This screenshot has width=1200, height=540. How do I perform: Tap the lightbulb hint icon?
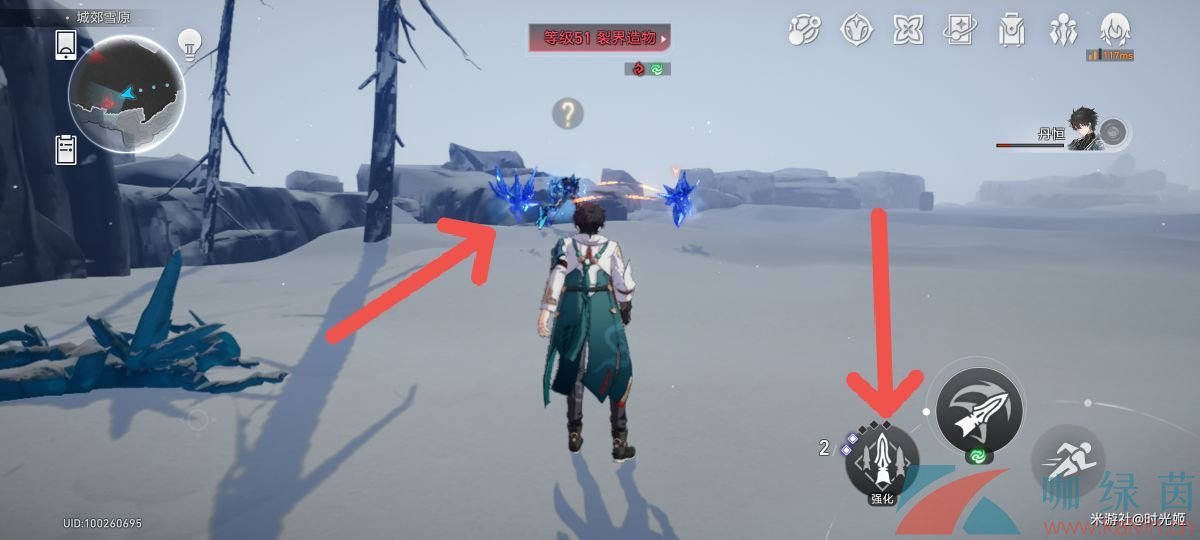tap(190, 43)
